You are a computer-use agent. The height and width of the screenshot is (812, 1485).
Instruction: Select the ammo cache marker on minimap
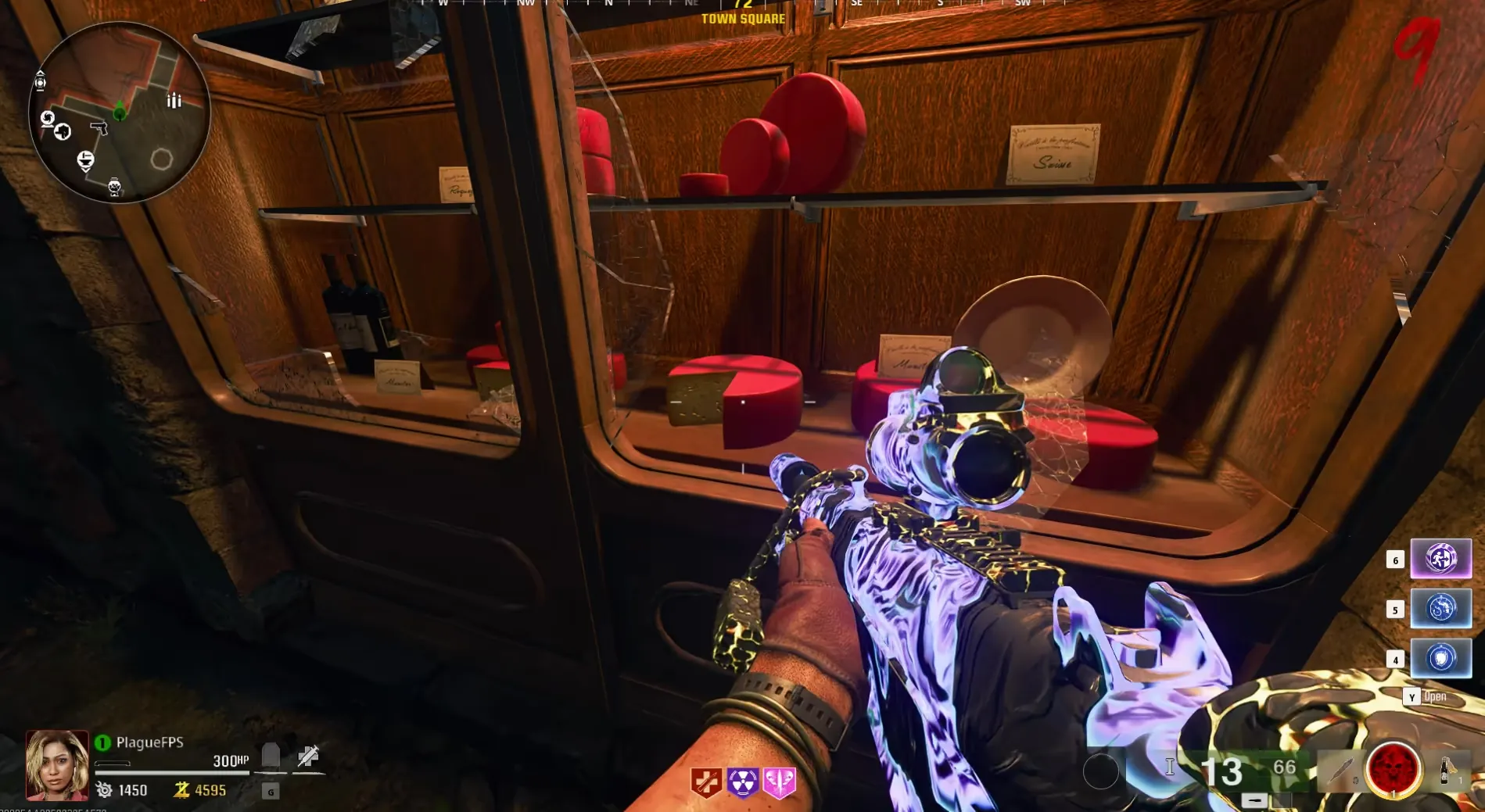pos(174,100)
